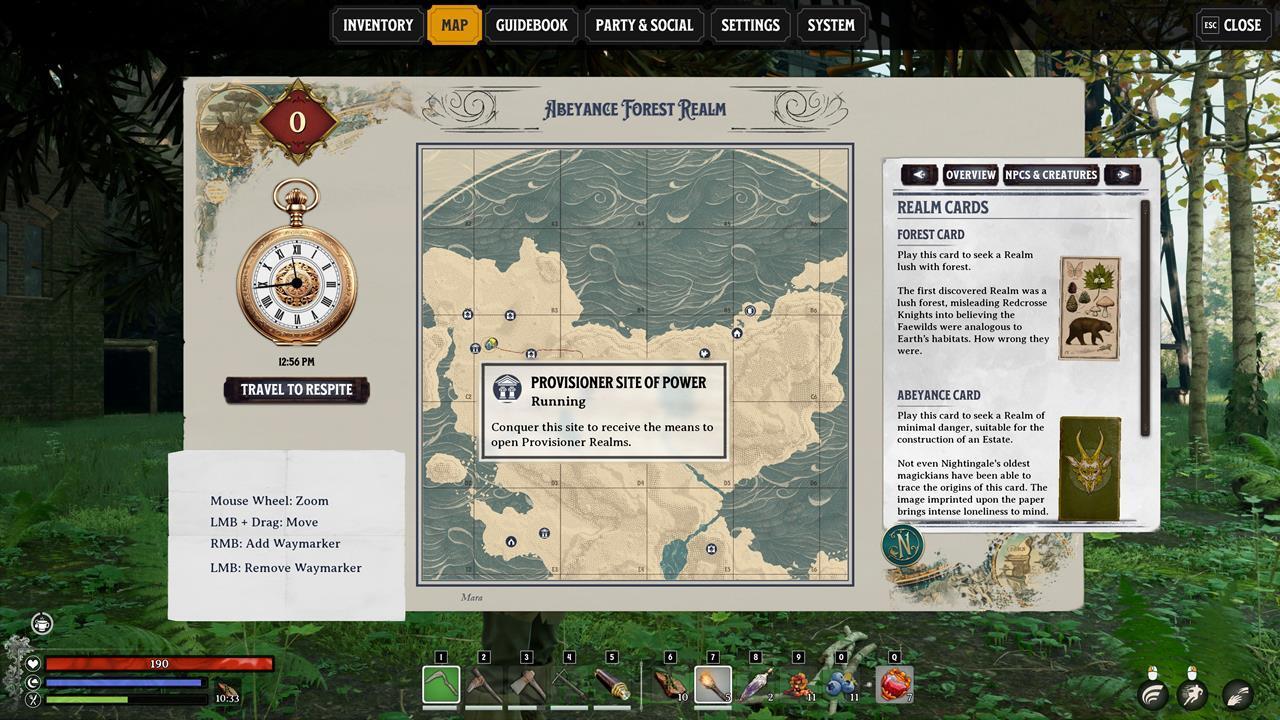The image size is (1280, 720).
Task: Click the player location marker on map
Action: [x=491, y=344]
